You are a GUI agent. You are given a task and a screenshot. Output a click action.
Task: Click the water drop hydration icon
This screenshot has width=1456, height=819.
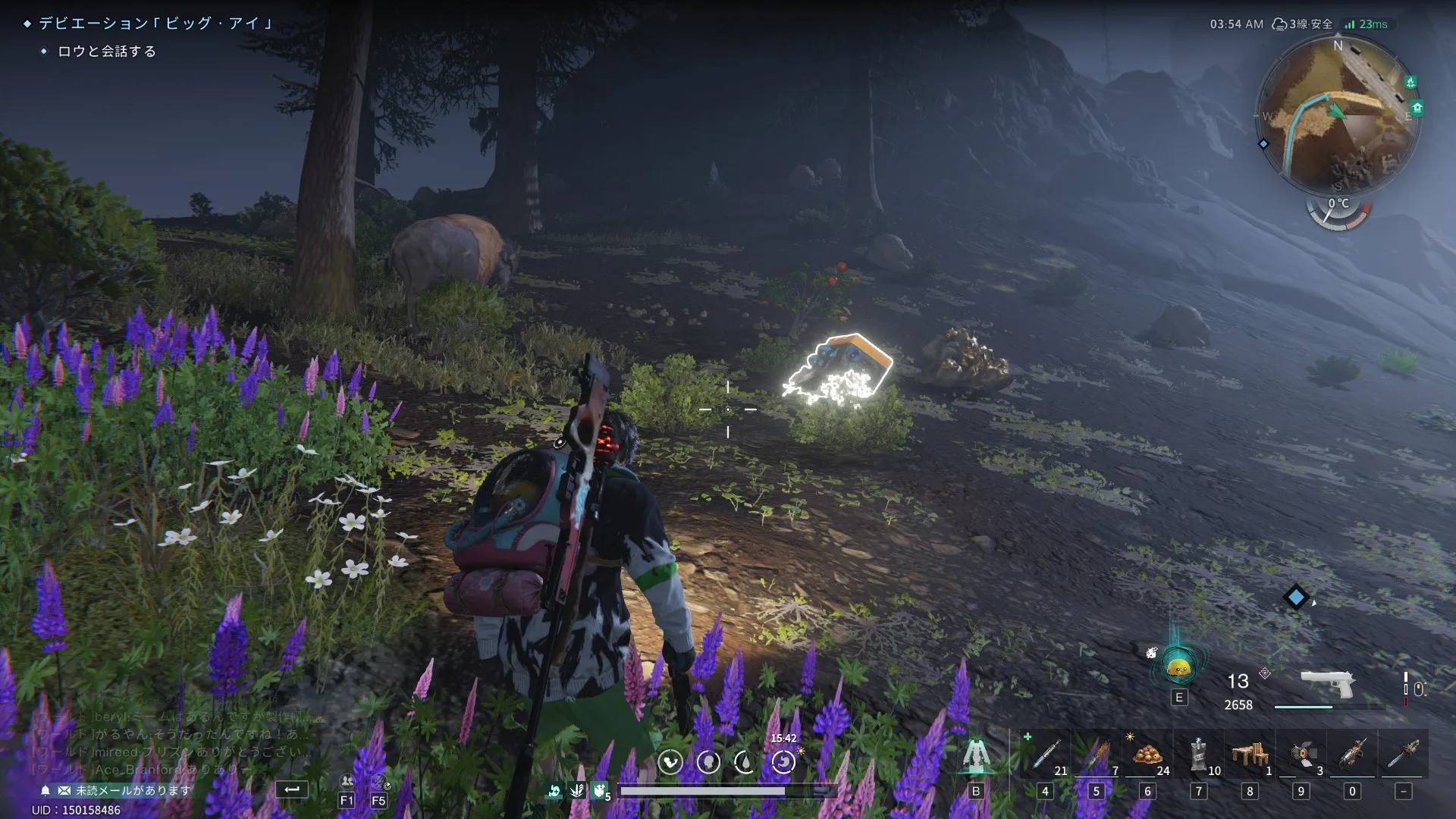tap(745, 761)
